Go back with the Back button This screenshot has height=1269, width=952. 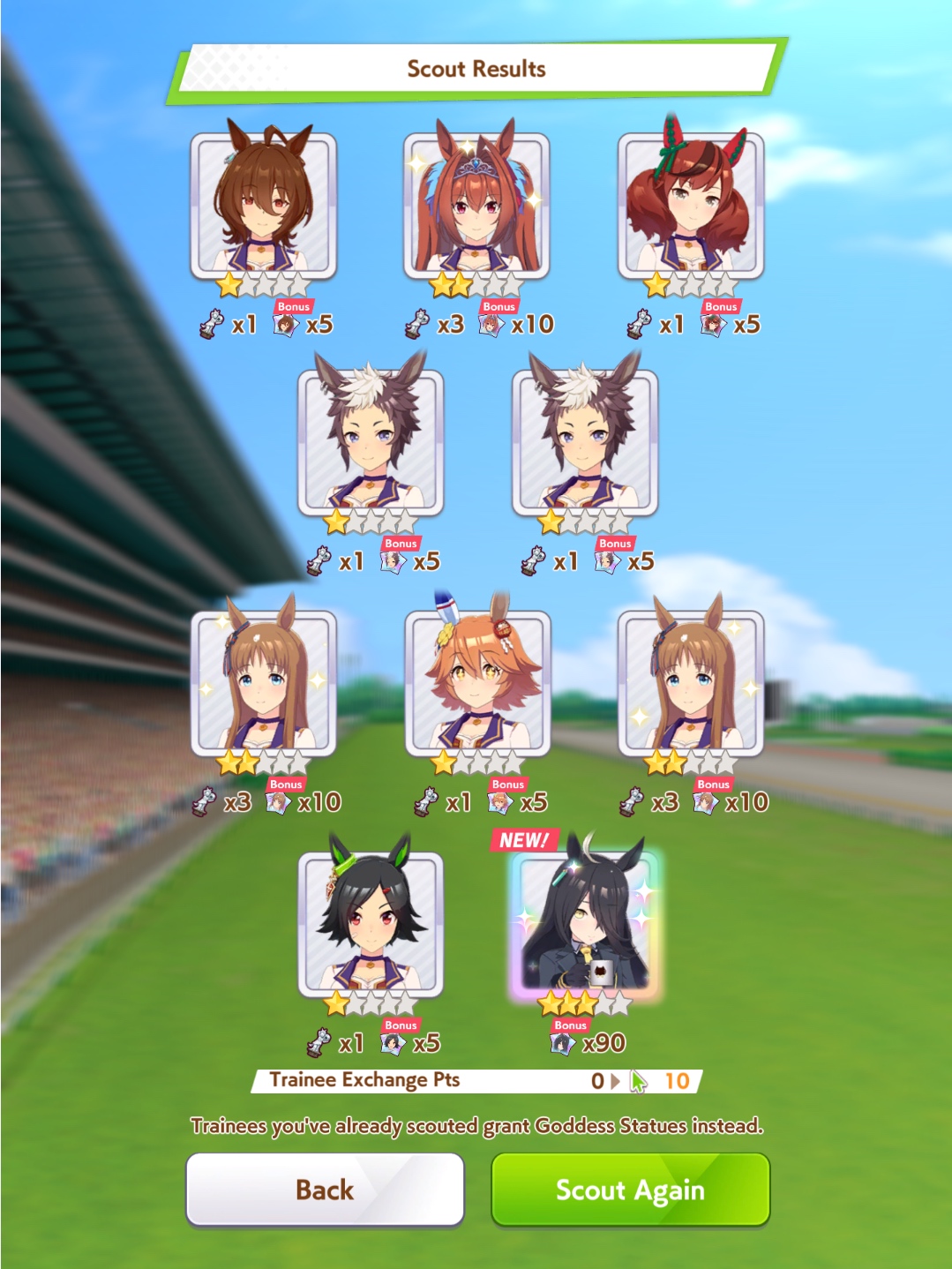[x=325, y=1189]
